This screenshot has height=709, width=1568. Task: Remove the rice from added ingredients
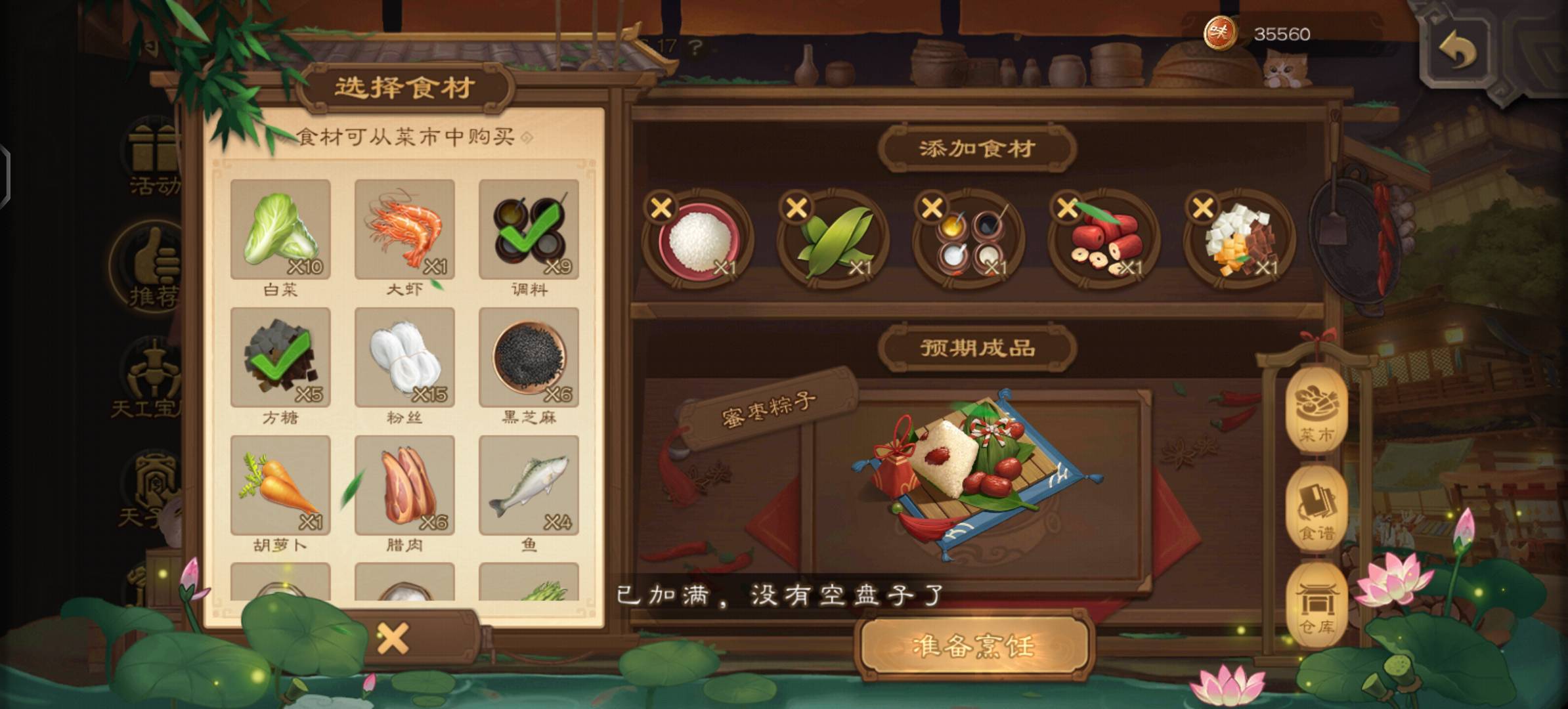click(x=661, y=208)
